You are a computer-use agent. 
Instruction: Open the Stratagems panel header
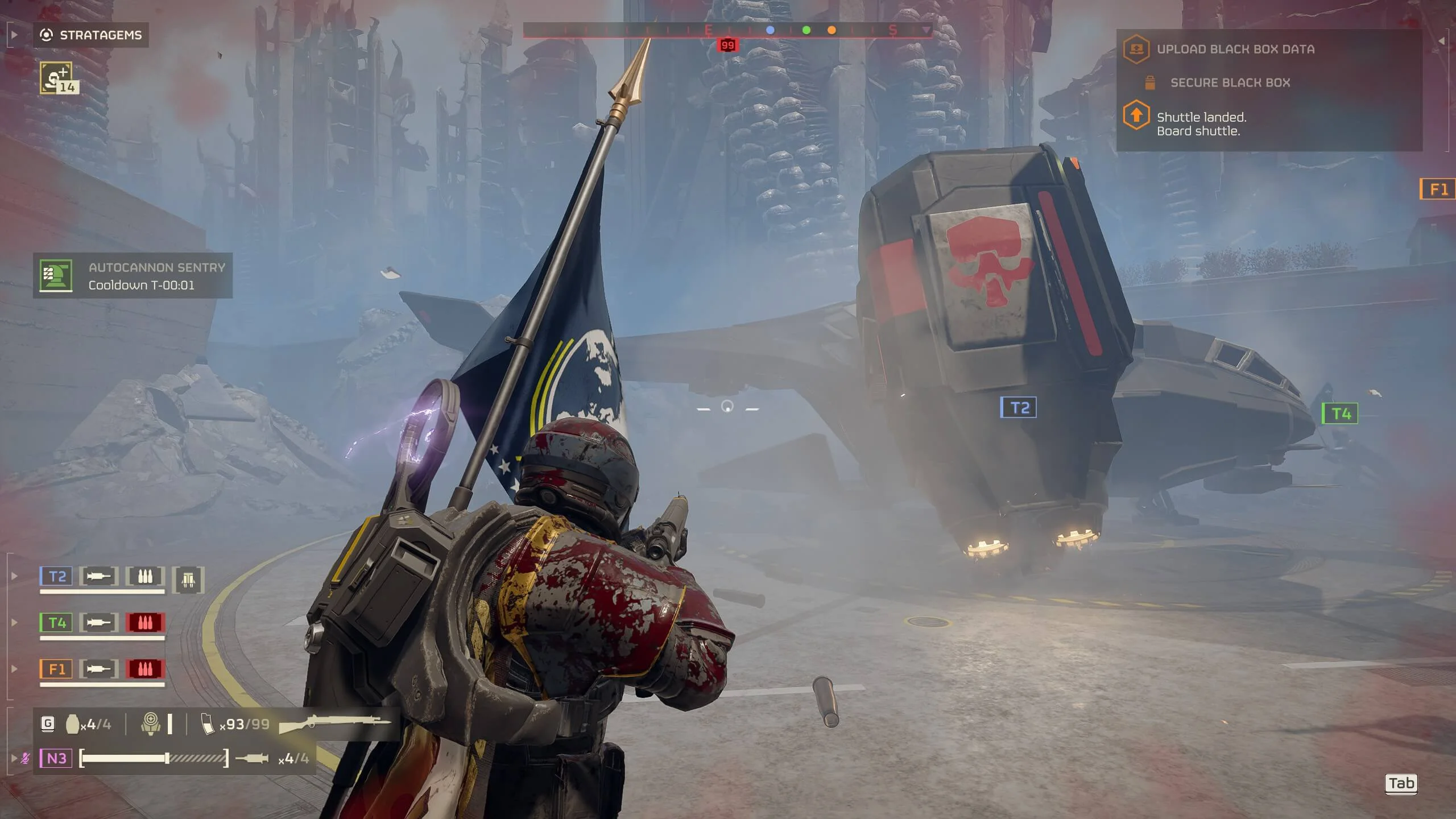tap(91, 35)
